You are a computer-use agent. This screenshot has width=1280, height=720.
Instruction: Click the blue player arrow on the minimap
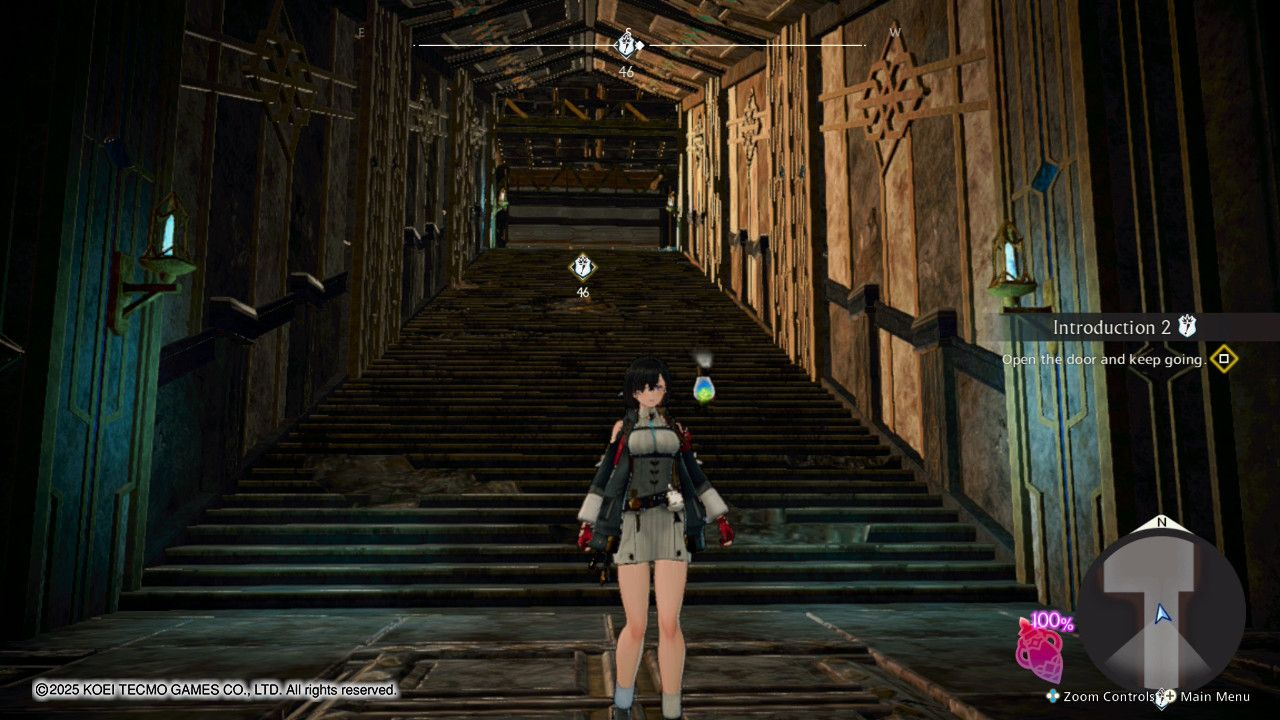pyautogui.click(x=1161, y=614)
